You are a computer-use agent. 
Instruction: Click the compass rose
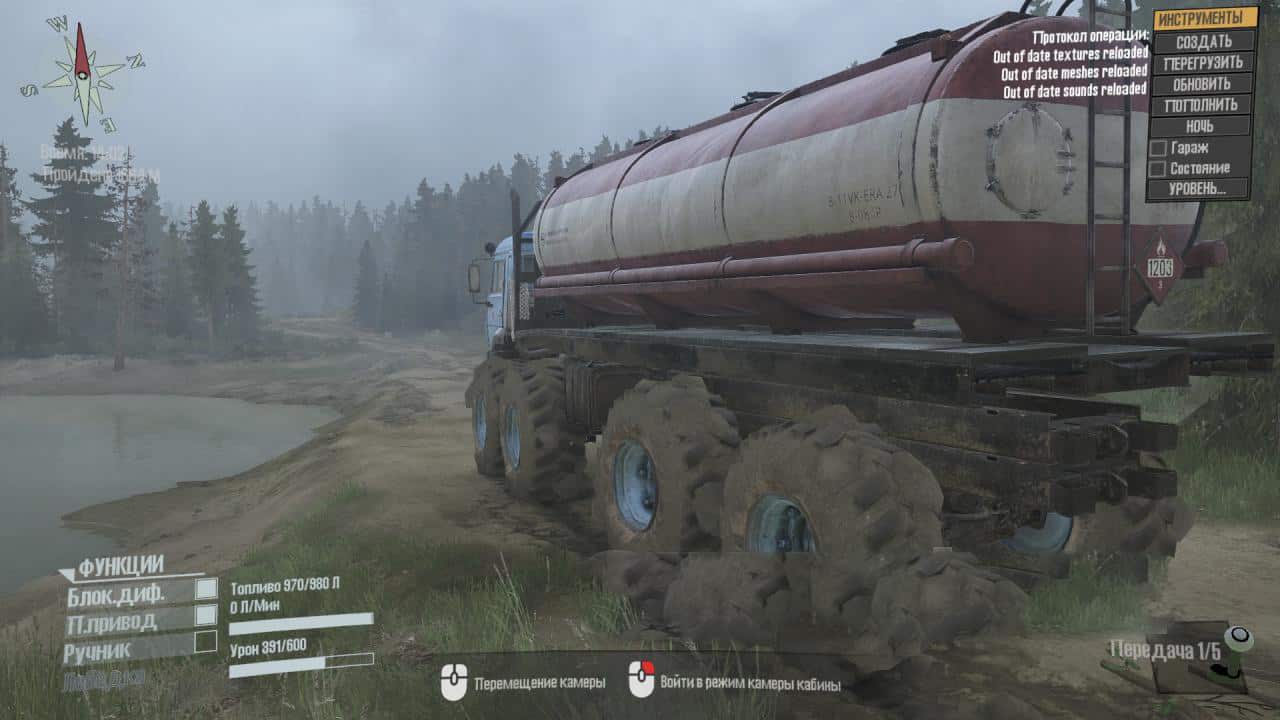82,70
